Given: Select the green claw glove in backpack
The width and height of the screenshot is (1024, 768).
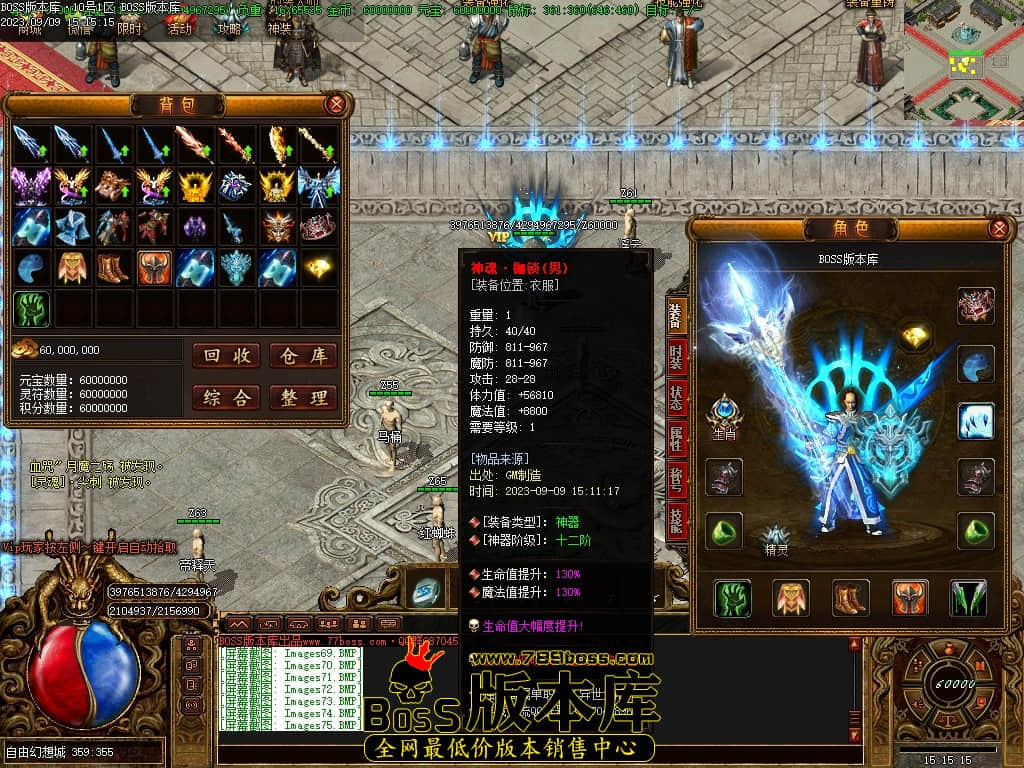Looking at the screenshot, I should (x=31, y=309).
